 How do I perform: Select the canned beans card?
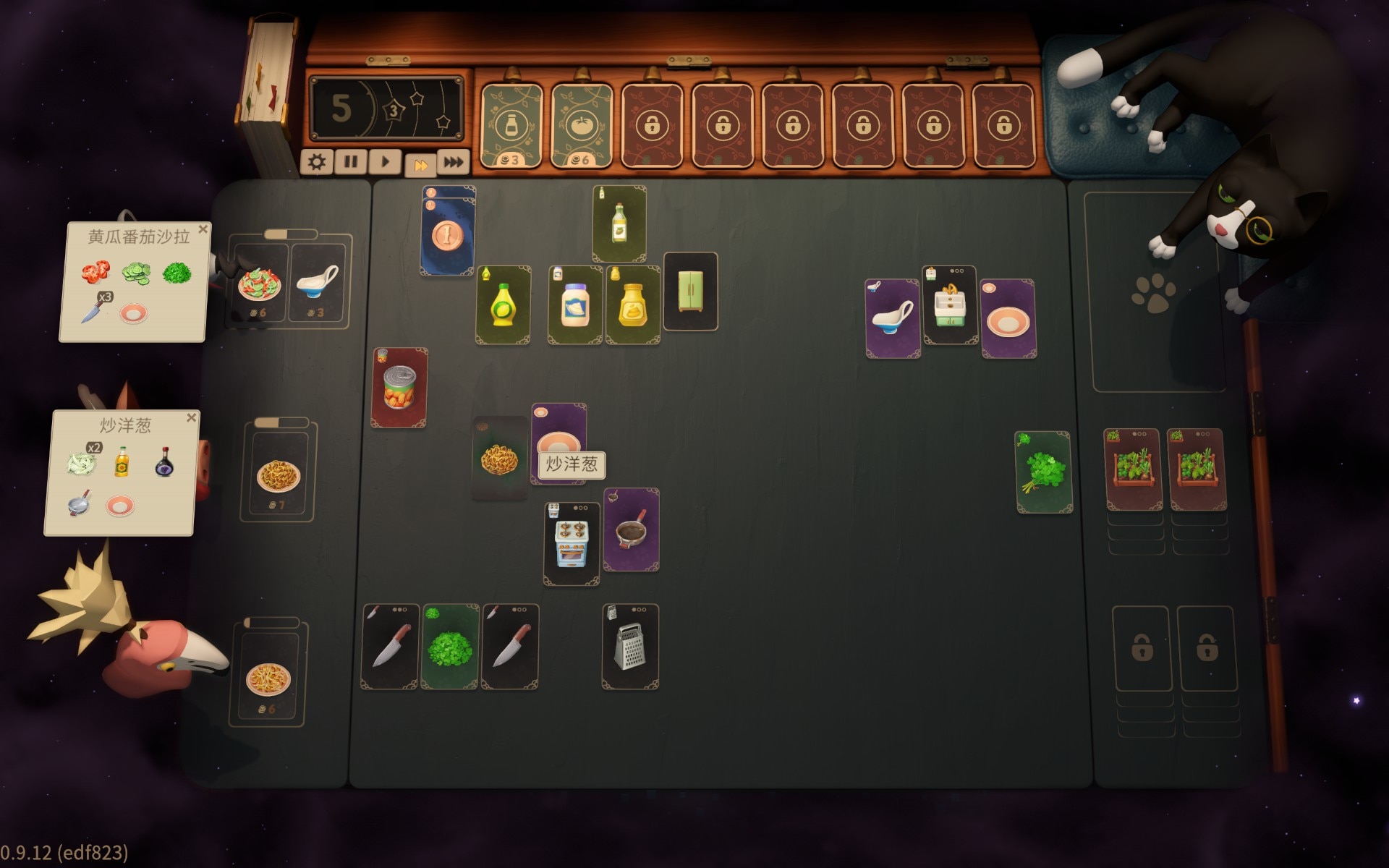[x=399, y=388]
